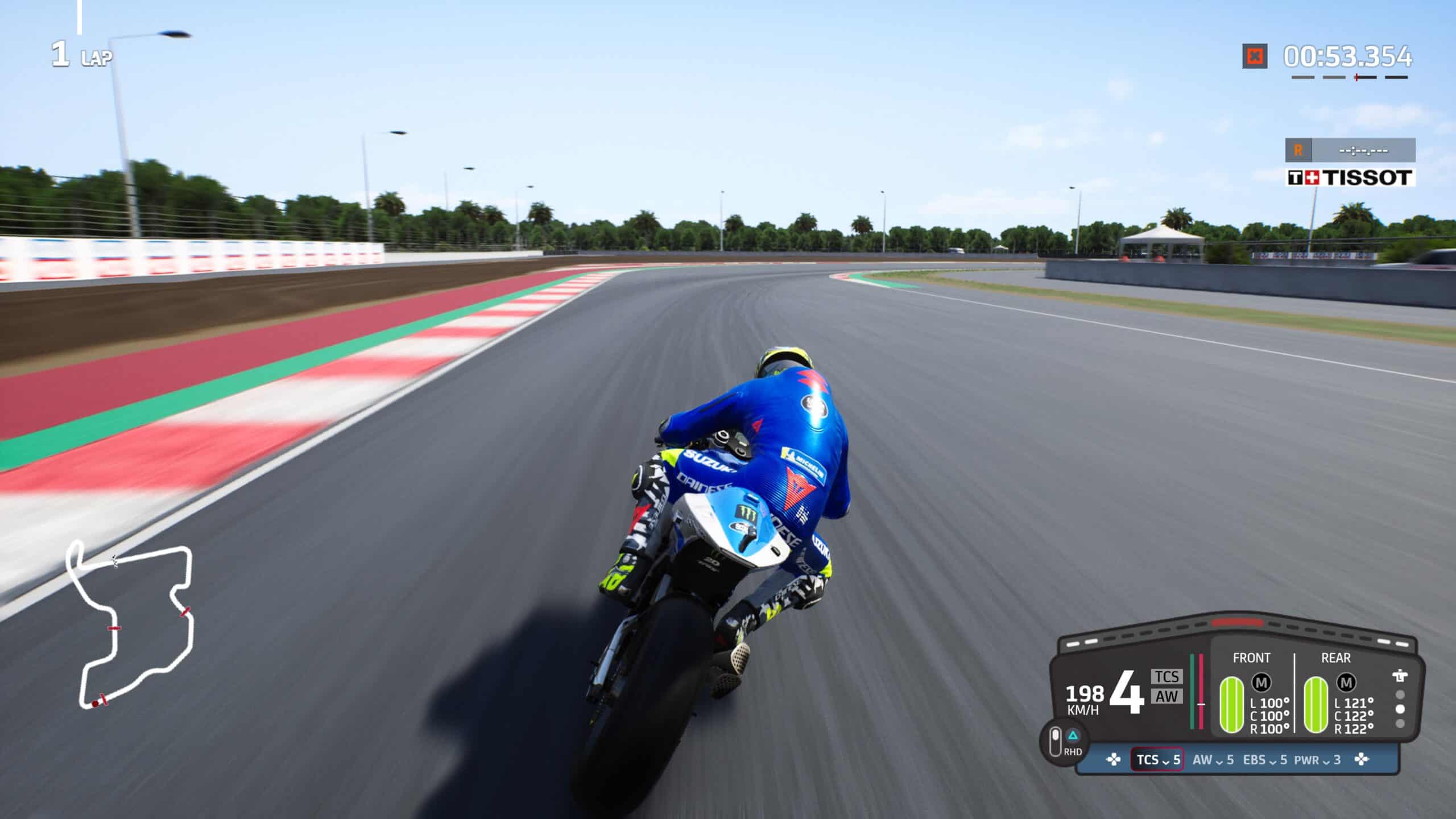1456x819 pixels.
Task: Toggle the AW indicator on the dash
Action: coord(1167,697)
